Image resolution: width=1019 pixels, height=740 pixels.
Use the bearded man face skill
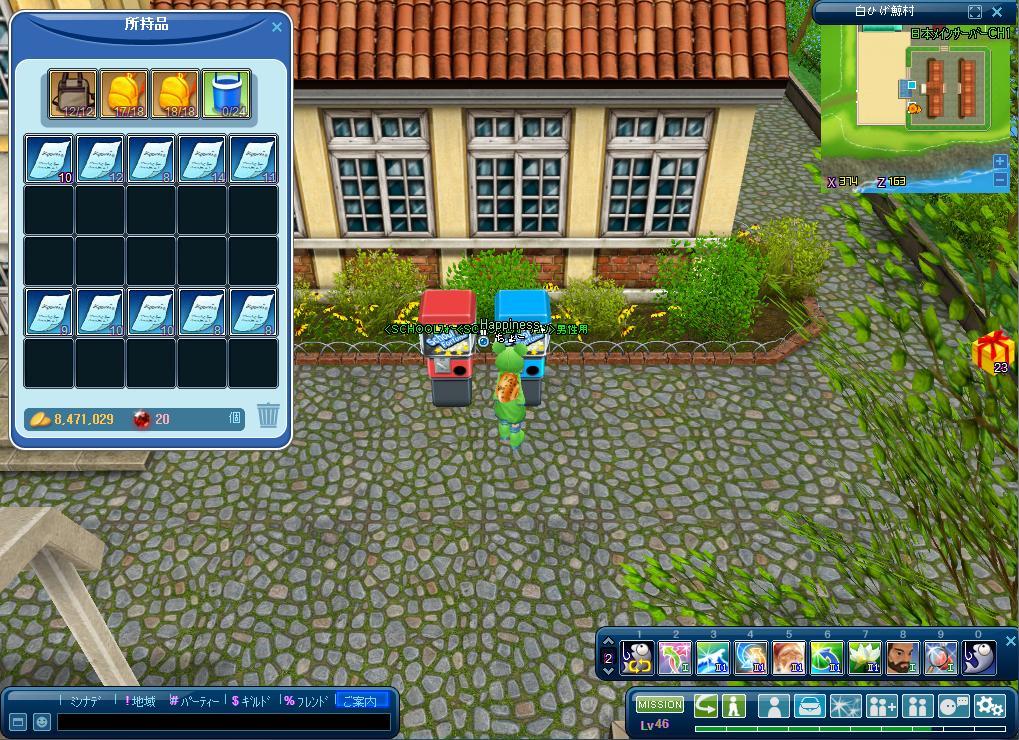[x=902, y=657]
